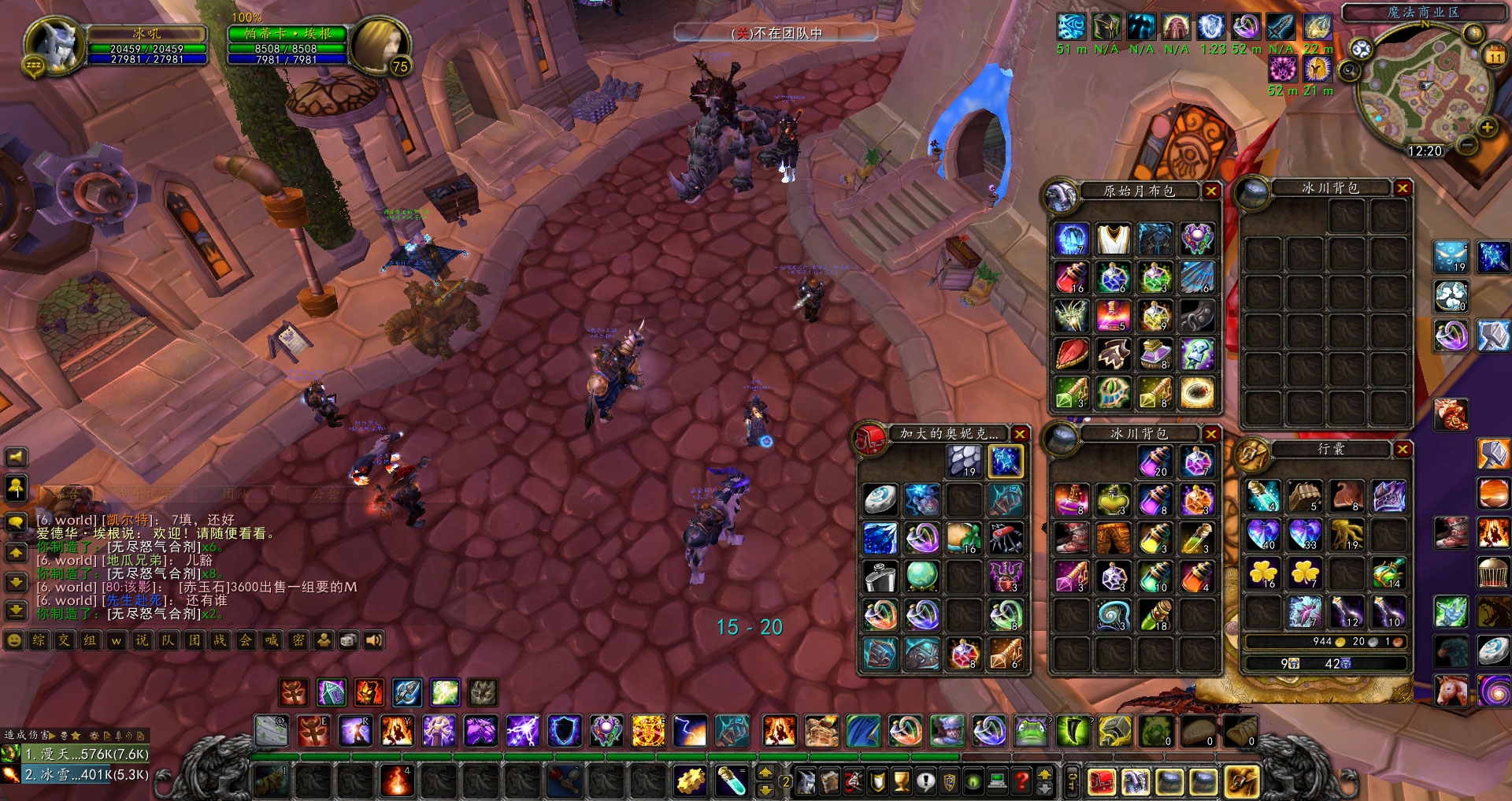Image resolution: width=1512 pixels, height=801 pixels.
Task: Open achievements via the golden trophy icon
Action: coord(901,781)
